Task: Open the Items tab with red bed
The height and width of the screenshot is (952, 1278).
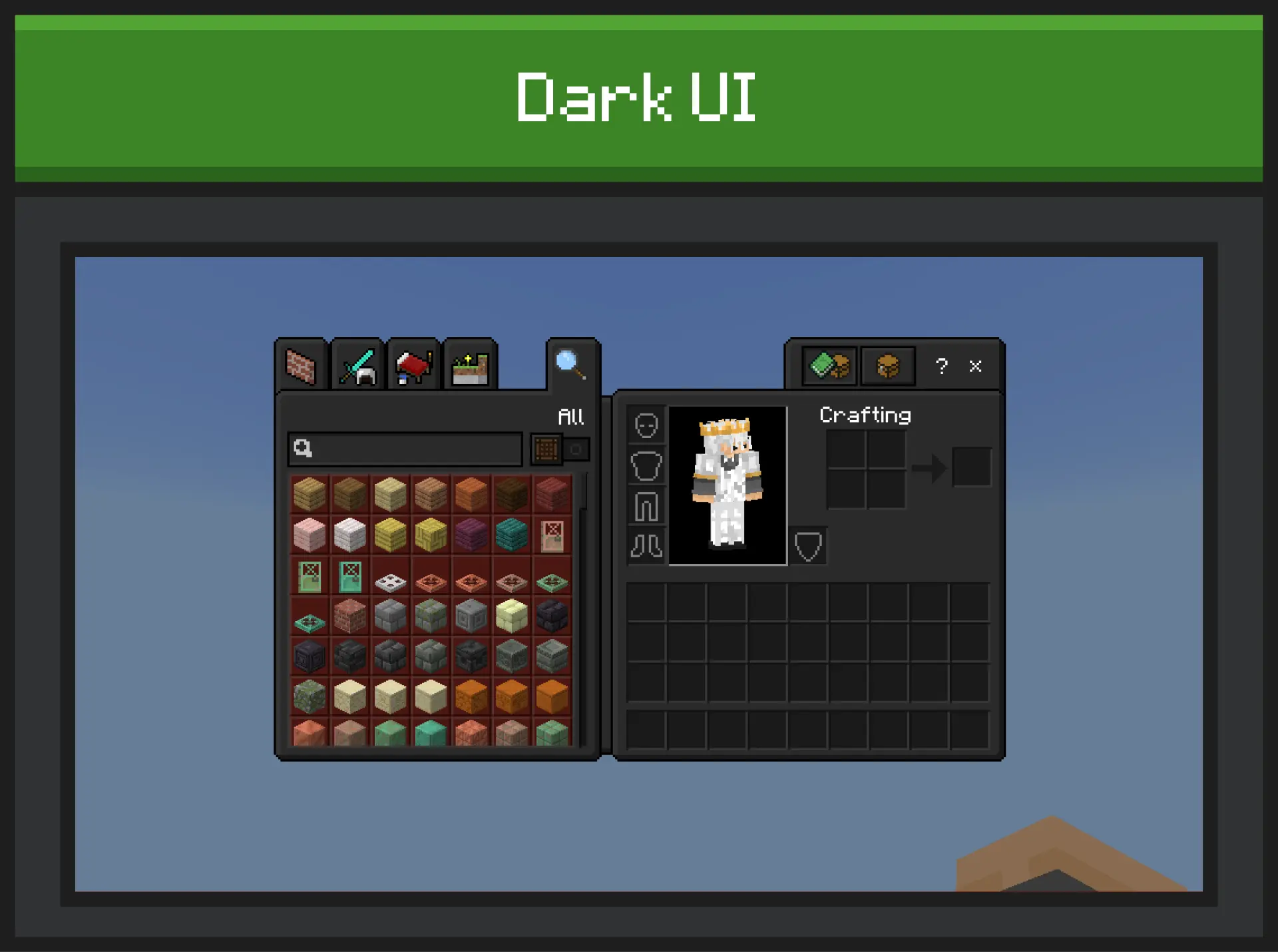Action: [413, 366]
